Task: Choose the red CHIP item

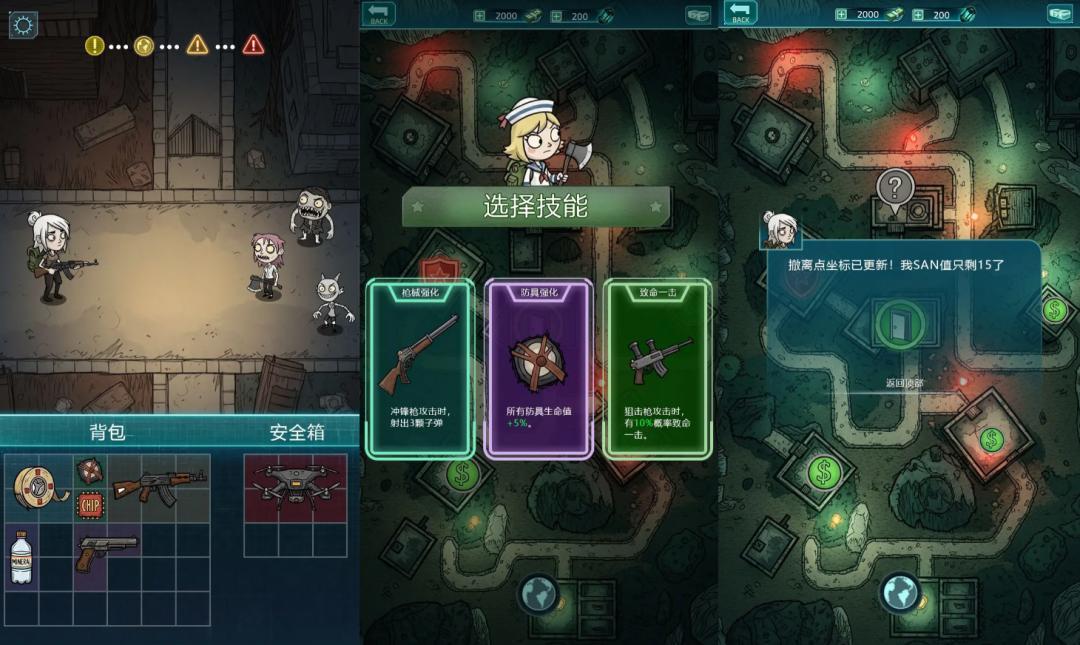Action: click(x=91, y=504)
